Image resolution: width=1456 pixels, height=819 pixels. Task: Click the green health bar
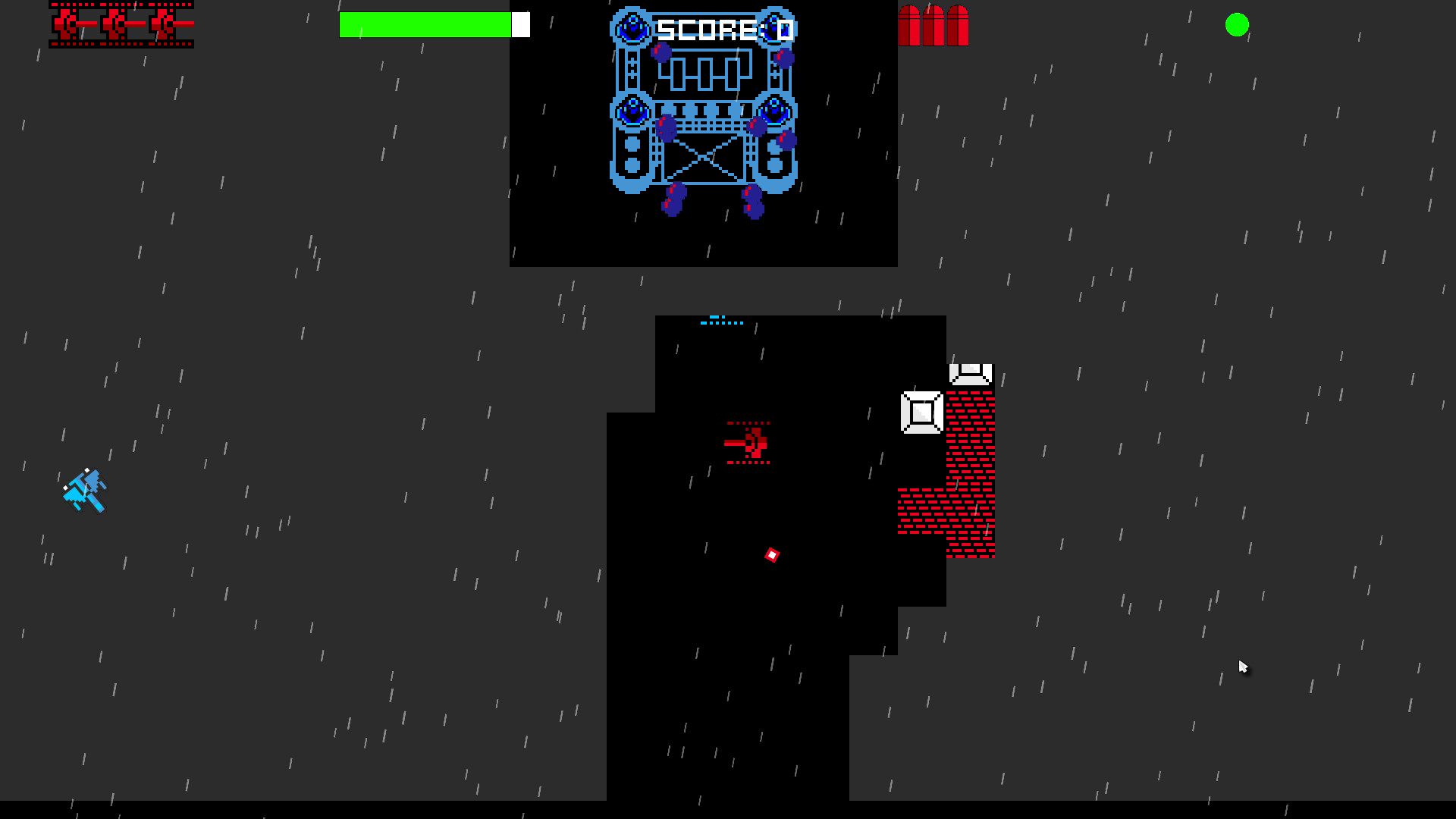pyautogui.click(x=425, y=24)
